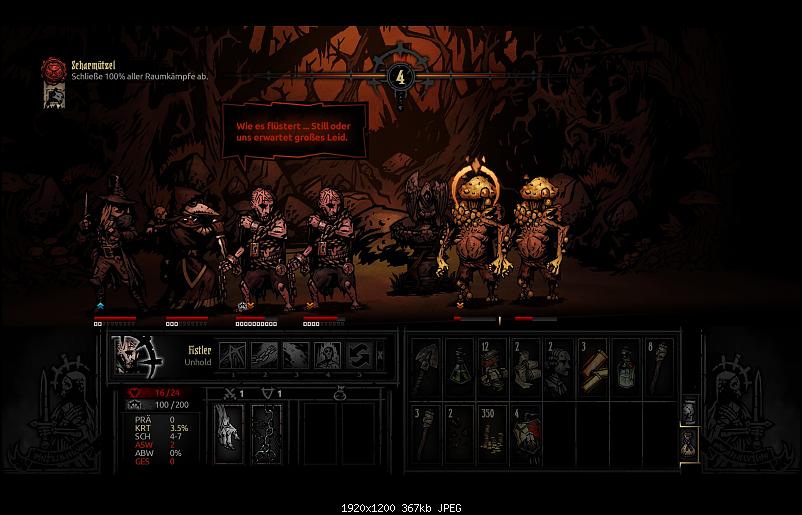Viewport: 802px width, 515px height.
Task: Choose the dark slash skill in slot 3
Action: pos(296,355)
